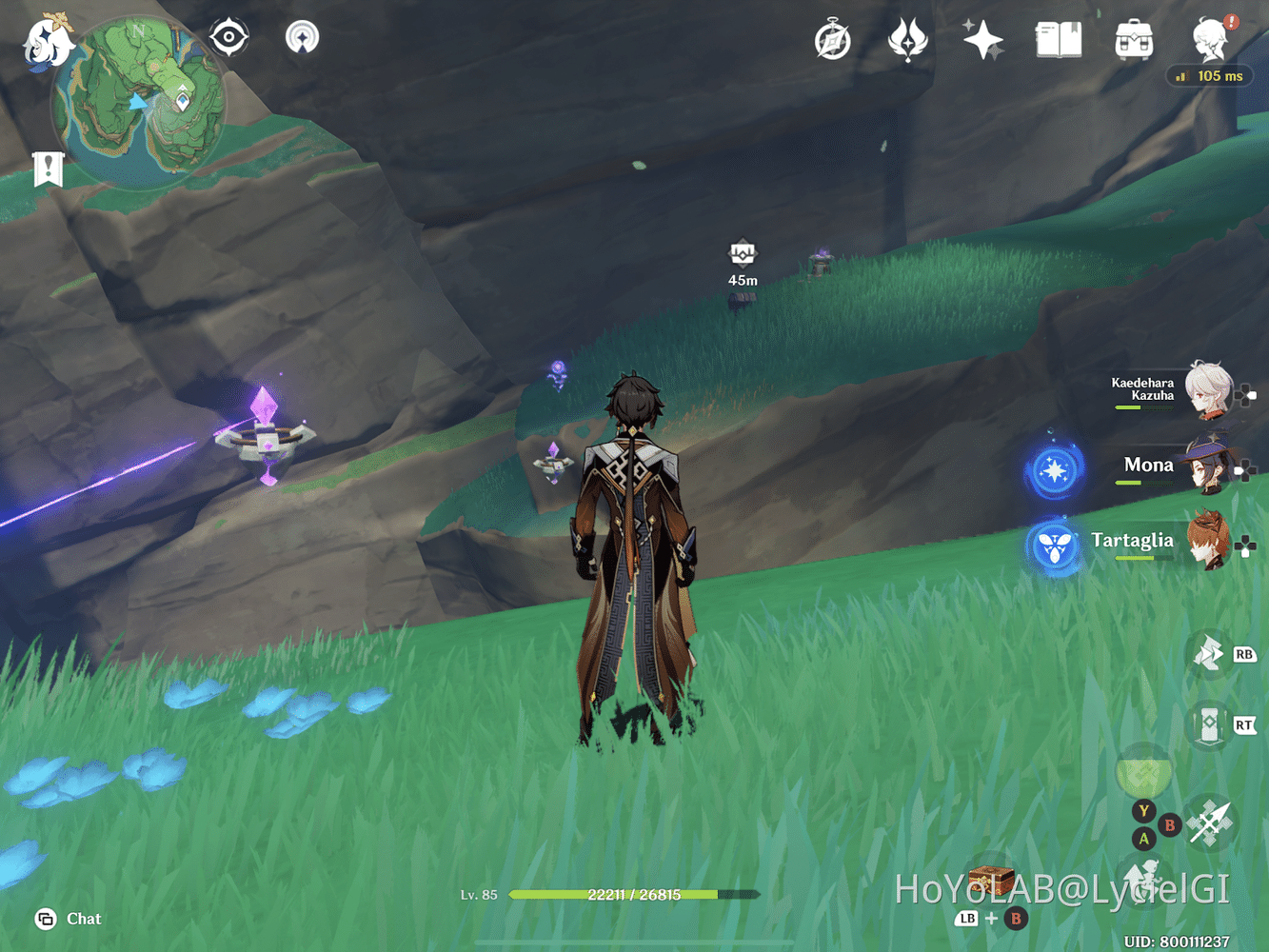Open the Adventurer Handbook compass icon
1269x952 pixels.
click(833, 40)
